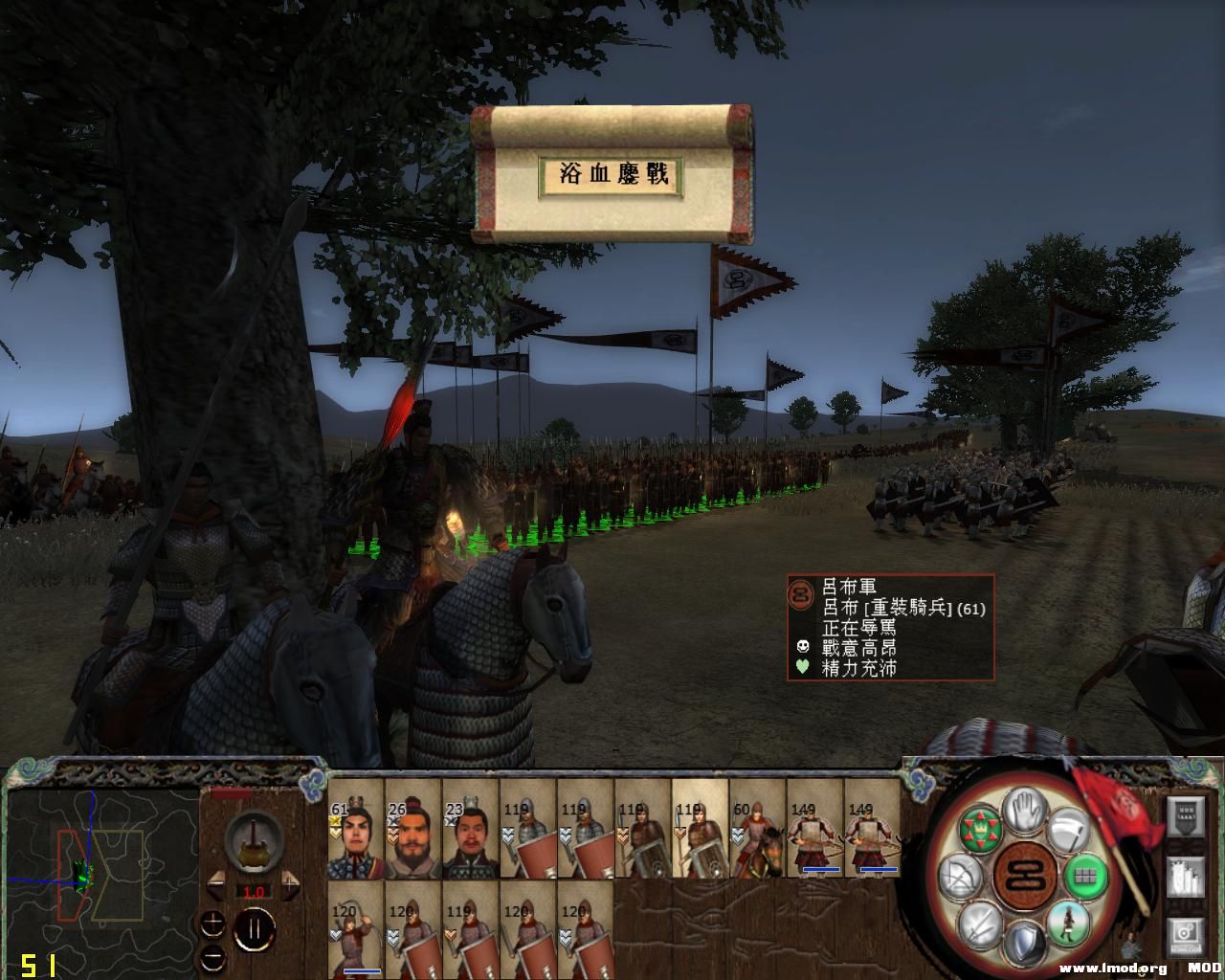Pause the battle with the pause button

point(256,930)
